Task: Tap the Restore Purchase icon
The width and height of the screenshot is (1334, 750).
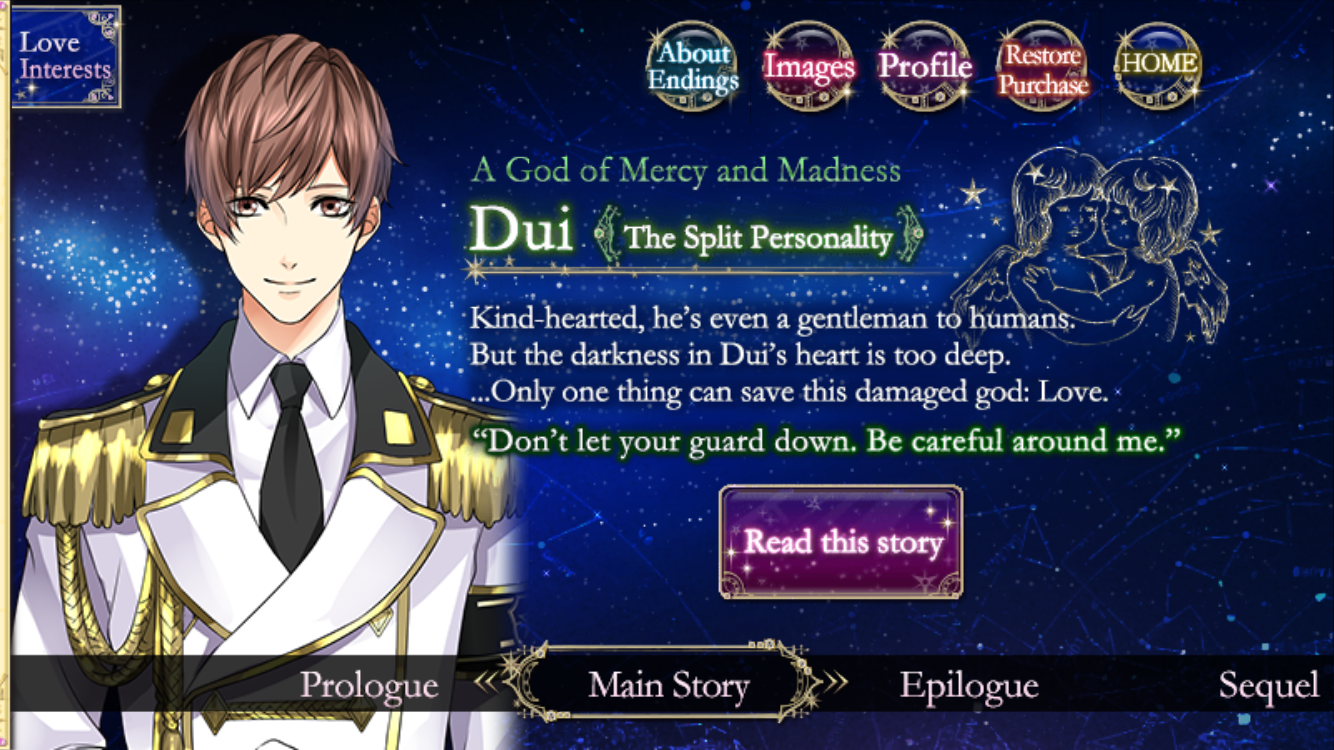Action: 1042,66
